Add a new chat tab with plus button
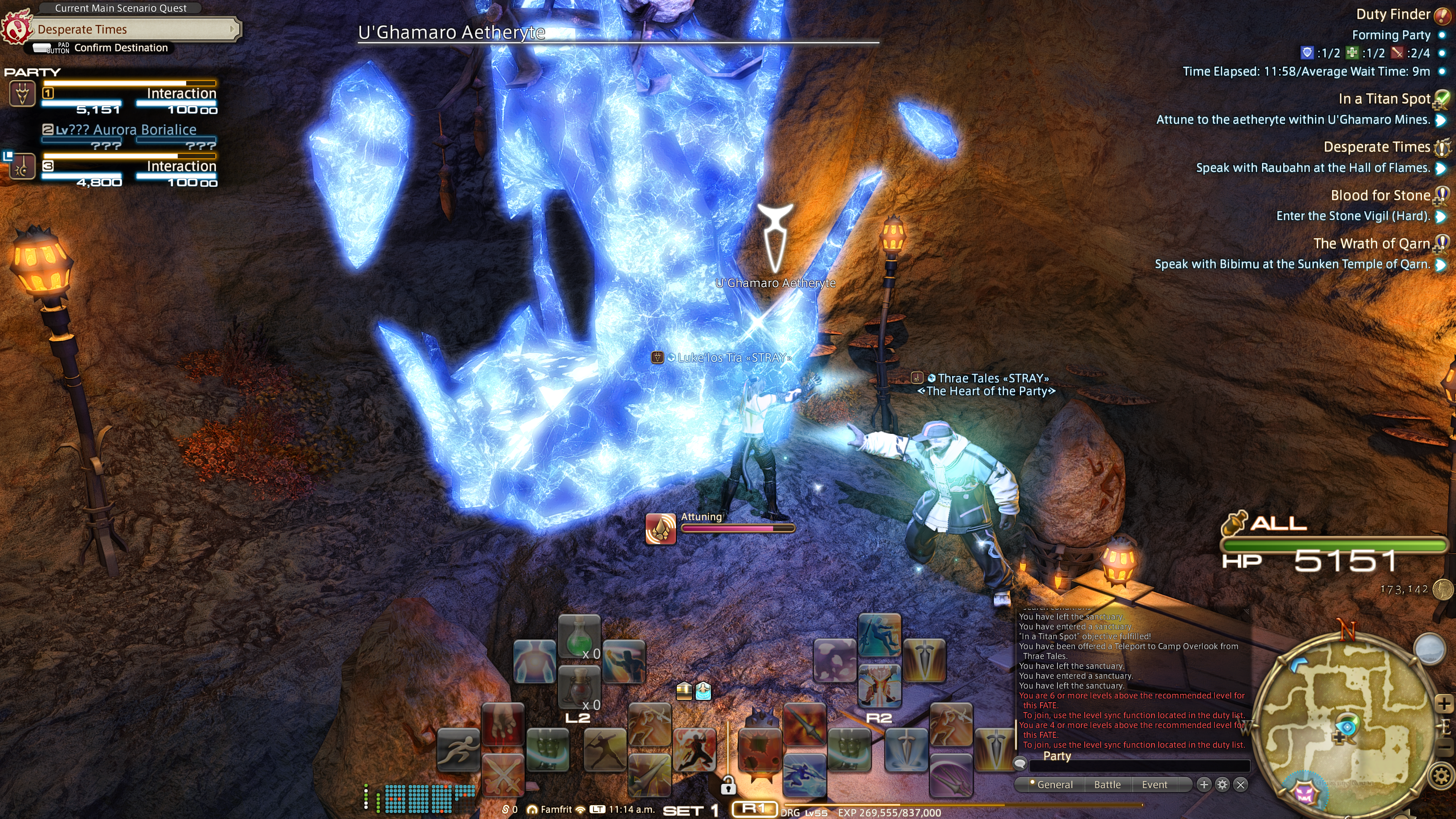 pyautogui.click(x=1204, y=784)
